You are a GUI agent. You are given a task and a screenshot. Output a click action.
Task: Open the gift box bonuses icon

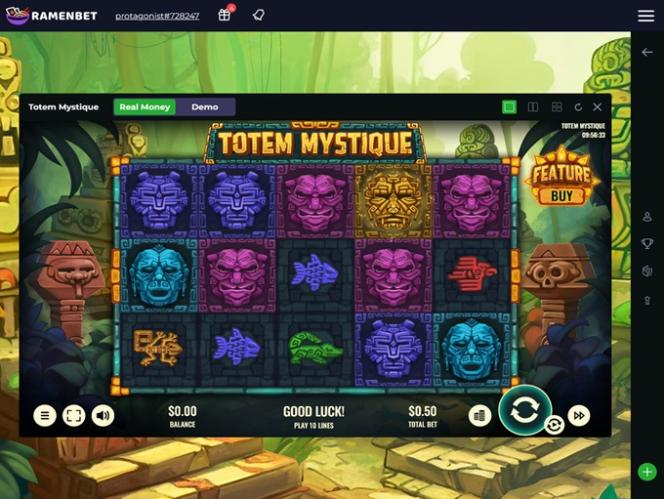coord(225,15)
